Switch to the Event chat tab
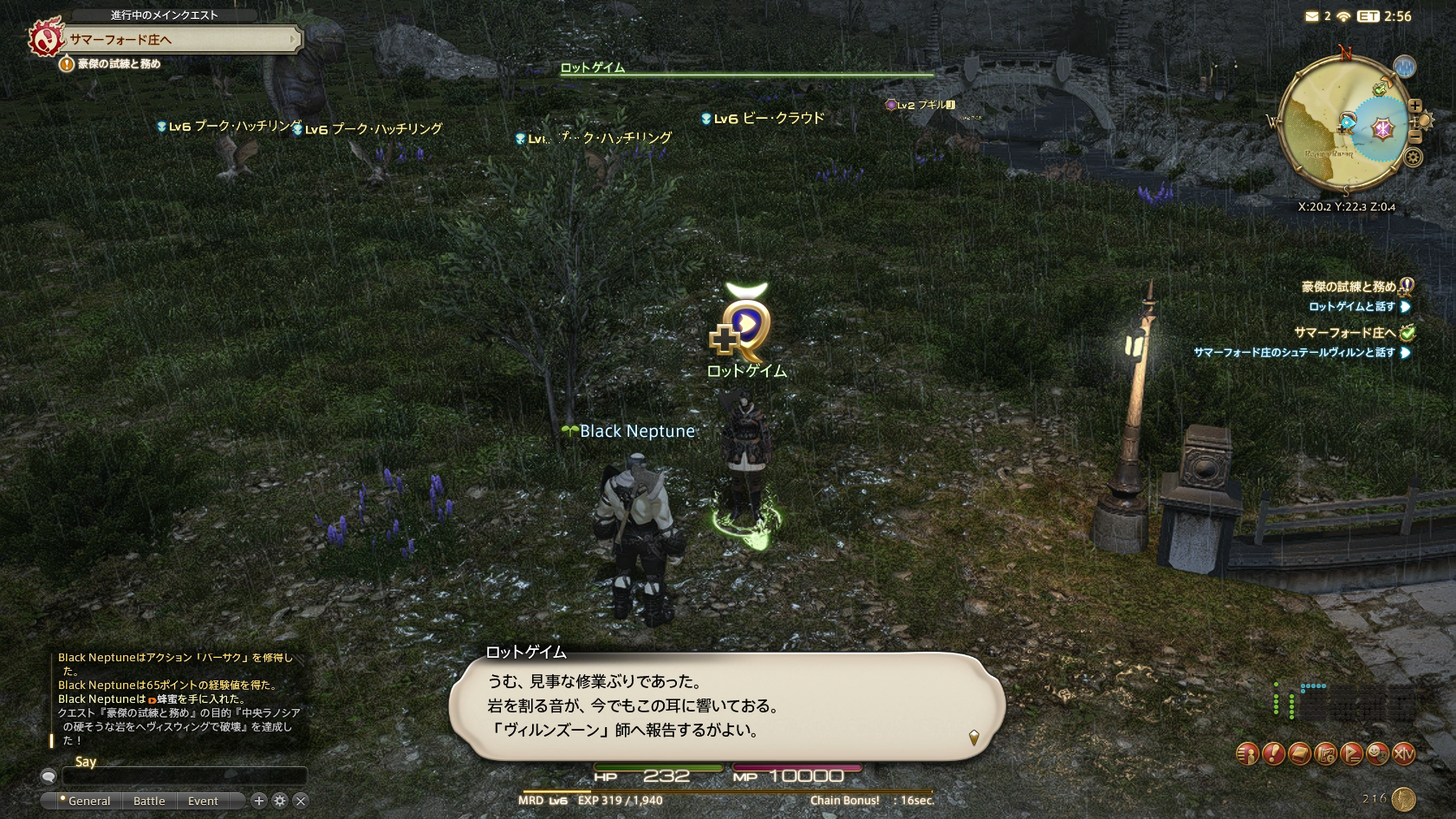This screenshot has width=1456, height=819. (203, 801)
